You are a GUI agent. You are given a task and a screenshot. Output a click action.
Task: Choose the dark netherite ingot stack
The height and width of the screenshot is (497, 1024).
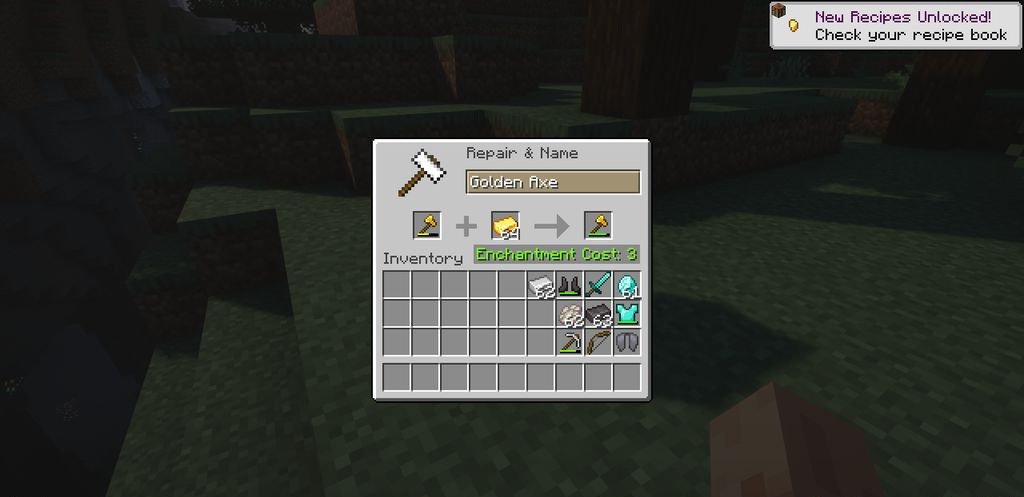pos(599,314)
